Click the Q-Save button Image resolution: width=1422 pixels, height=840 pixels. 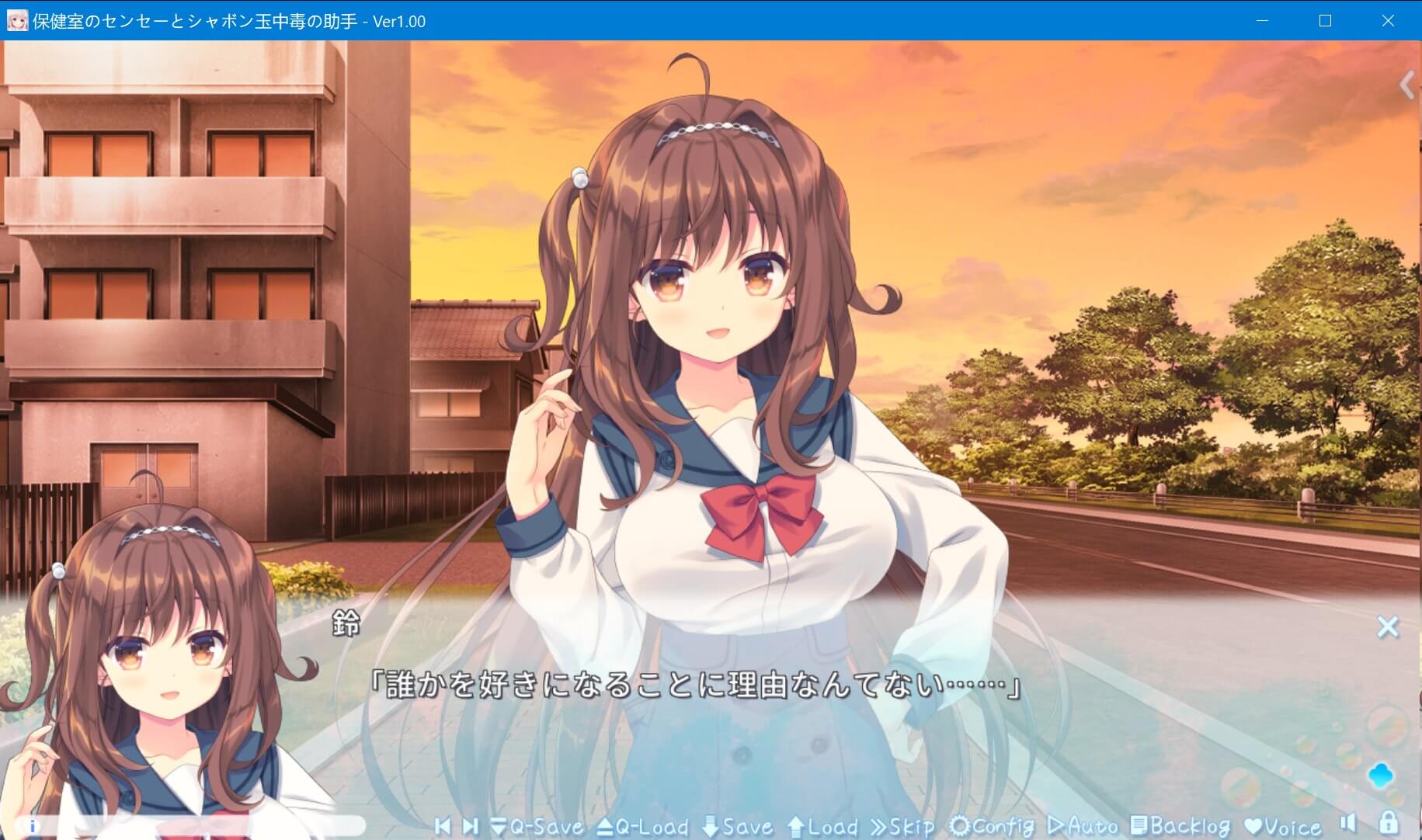(x=537, y=826)
